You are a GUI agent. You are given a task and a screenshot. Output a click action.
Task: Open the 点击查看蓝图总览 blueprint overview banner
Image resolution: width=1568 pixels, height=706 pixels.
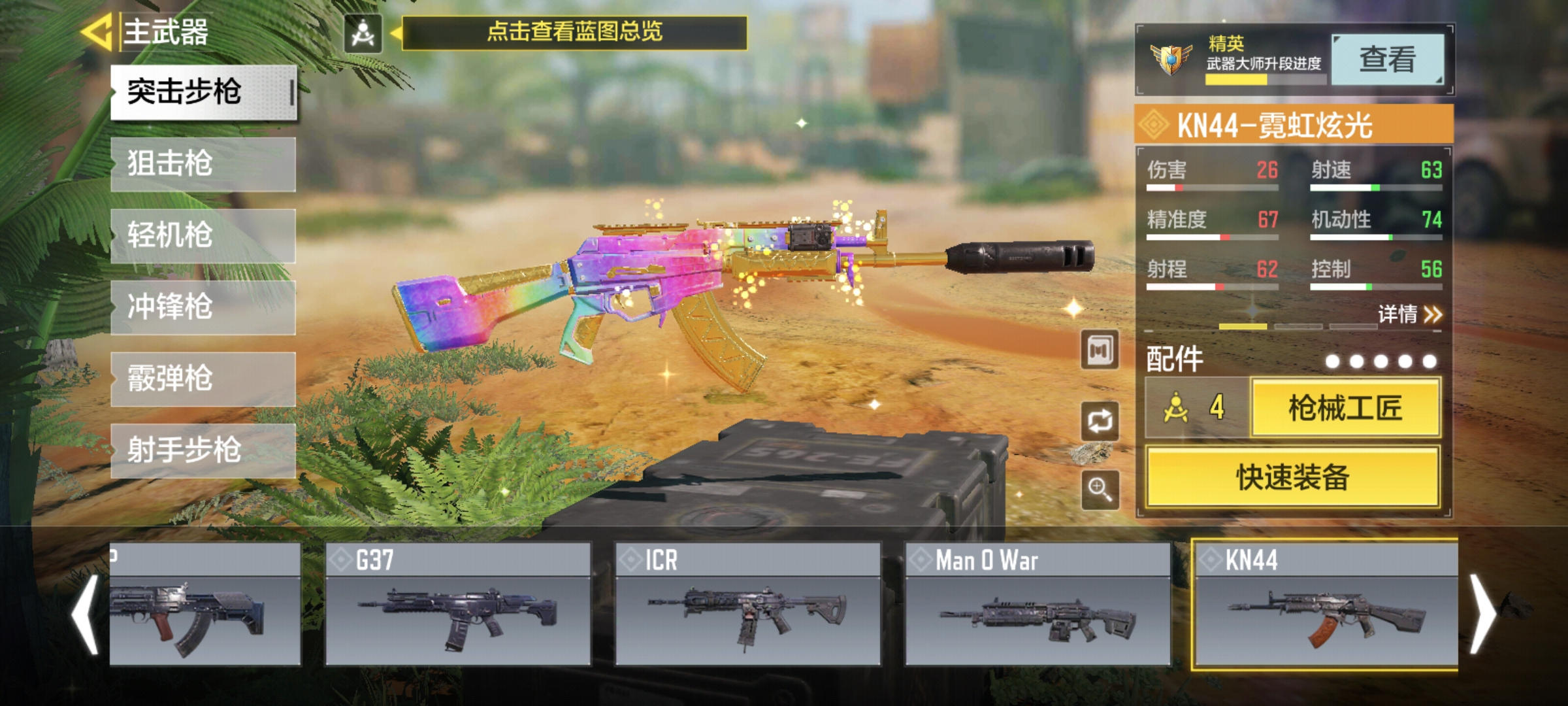[x=574, y=32]
